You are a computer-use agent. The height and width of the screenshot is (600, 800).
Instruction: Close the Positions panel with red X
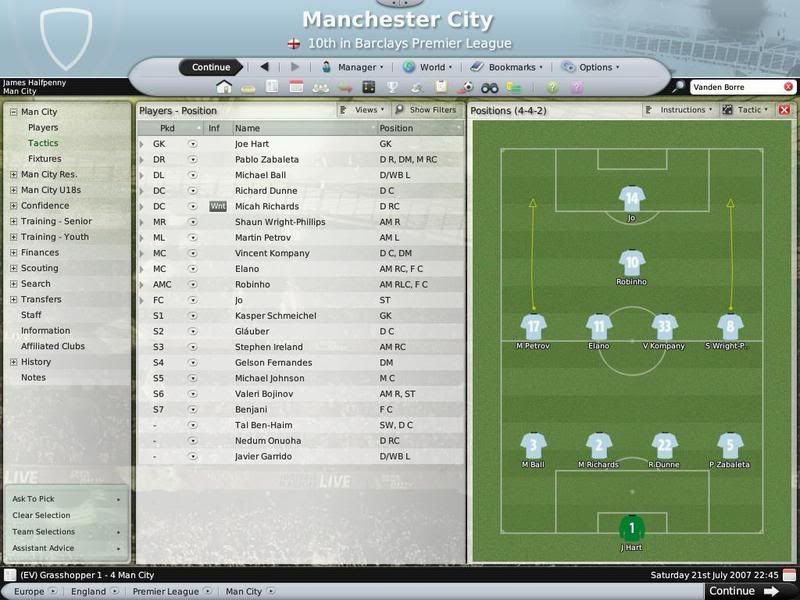[784, 110]
